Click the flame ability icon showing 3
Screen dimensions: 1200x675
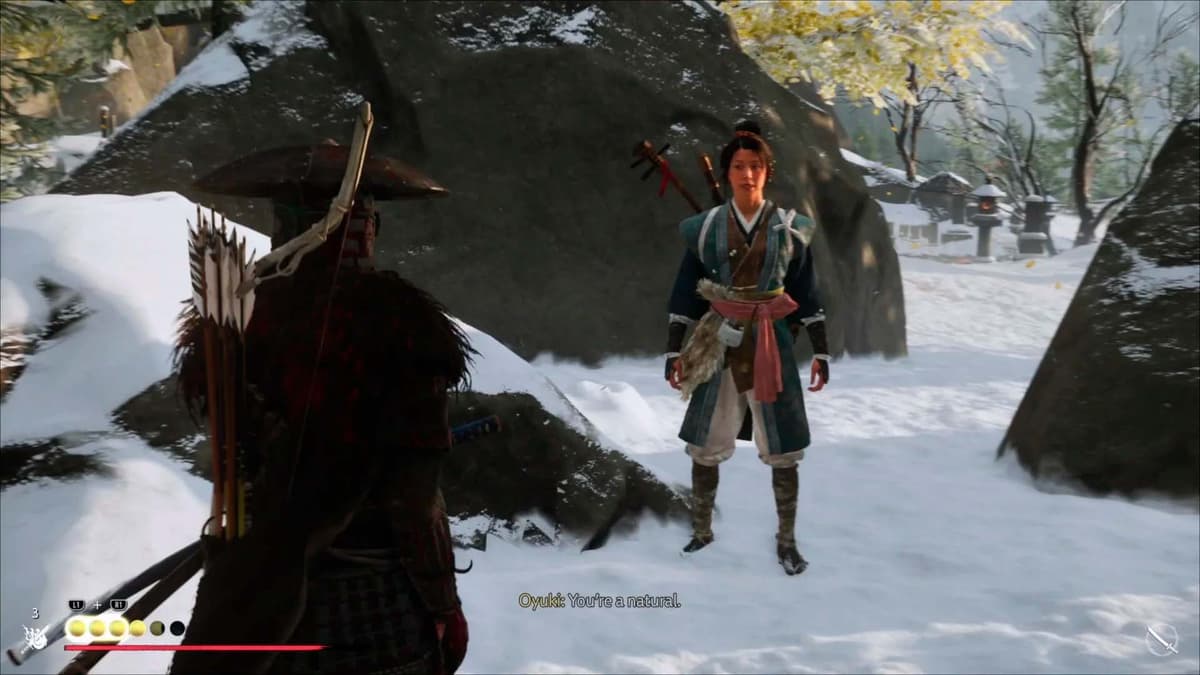35,635
